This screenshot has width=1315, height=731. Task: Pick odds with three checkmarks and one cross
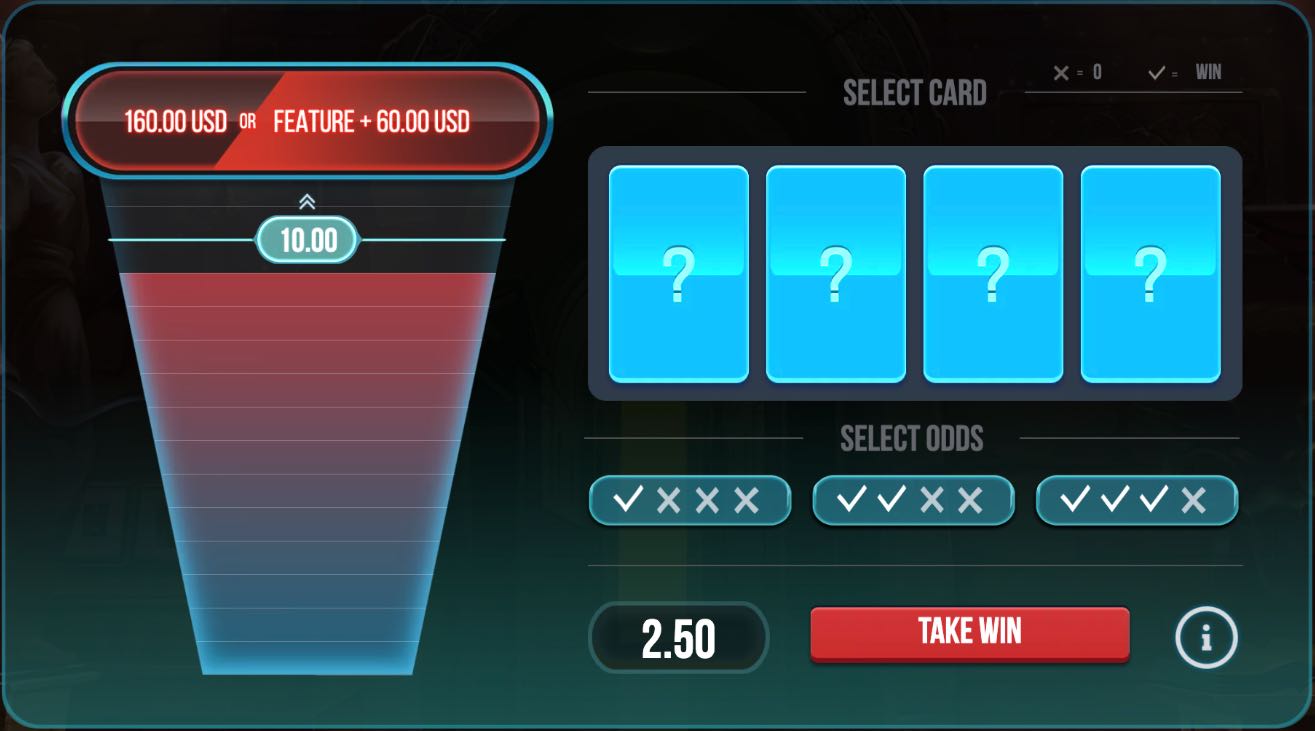pos(1136,500)
